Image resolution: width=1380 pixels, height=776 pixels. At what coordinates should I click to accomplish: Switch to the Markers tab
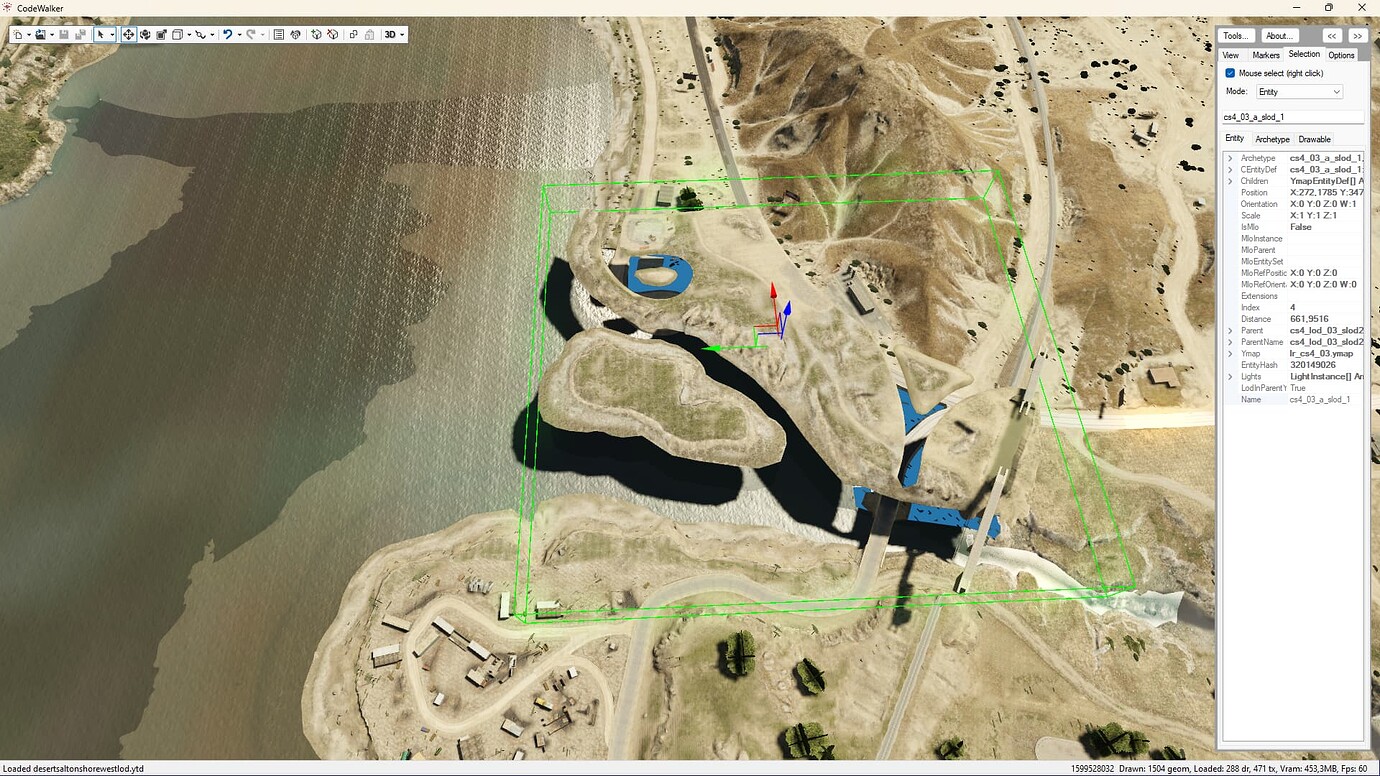coord(1265,55)
